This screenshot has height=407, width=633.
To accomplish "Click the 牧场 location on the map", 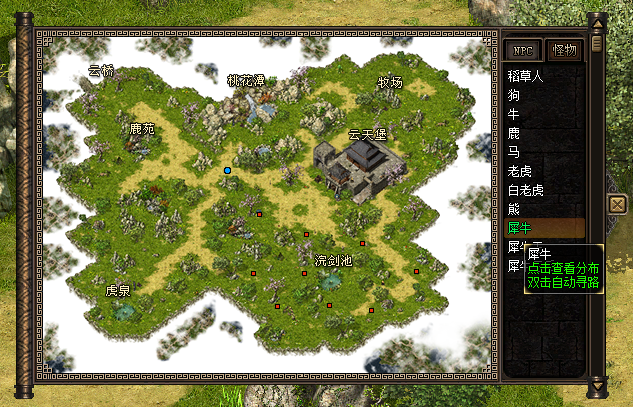I will tap(390, 82).
